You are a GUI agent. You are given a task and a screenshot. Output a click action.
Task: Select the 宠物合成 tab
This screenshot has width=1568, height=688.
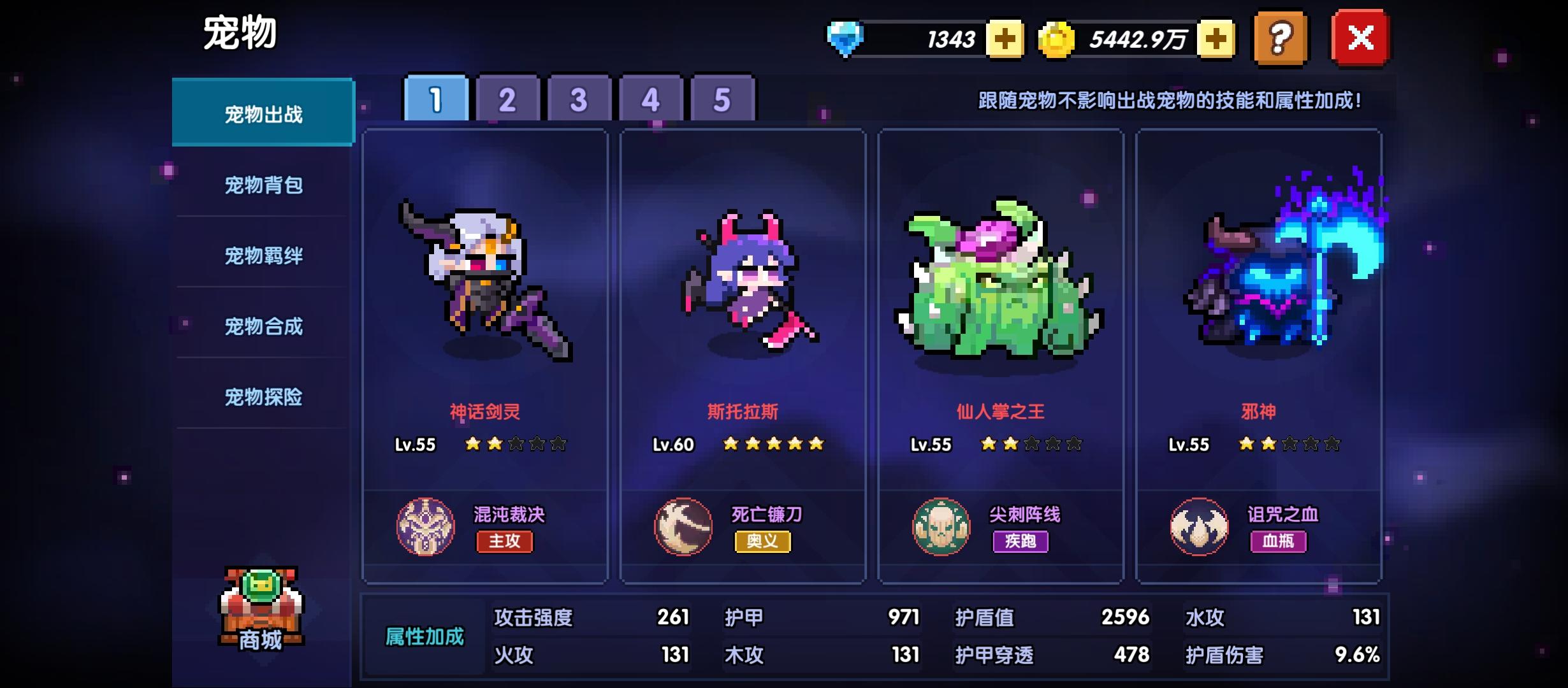pos(263,326)
